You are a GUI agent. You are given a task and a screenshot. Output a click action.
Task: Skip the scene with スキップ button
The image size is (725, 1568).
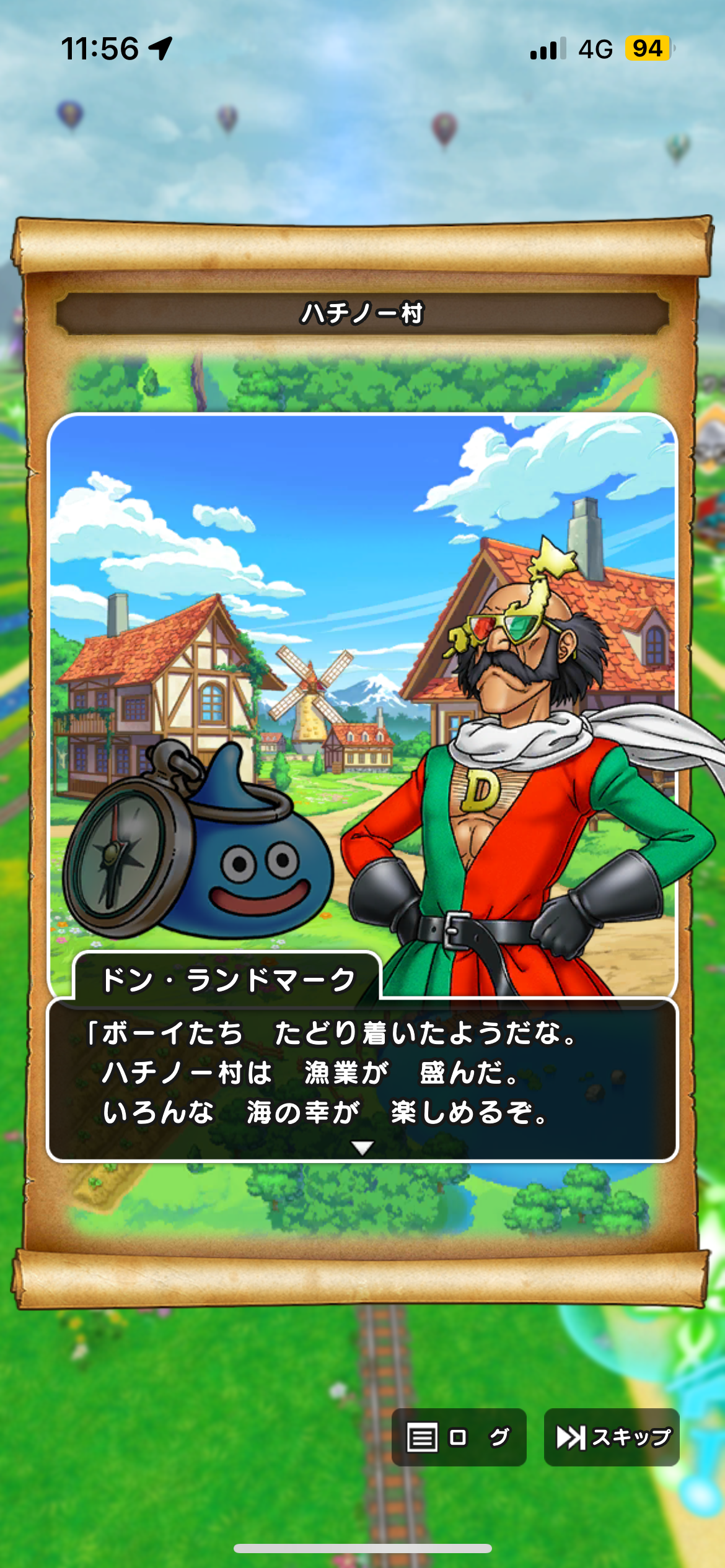(612, 1437)
